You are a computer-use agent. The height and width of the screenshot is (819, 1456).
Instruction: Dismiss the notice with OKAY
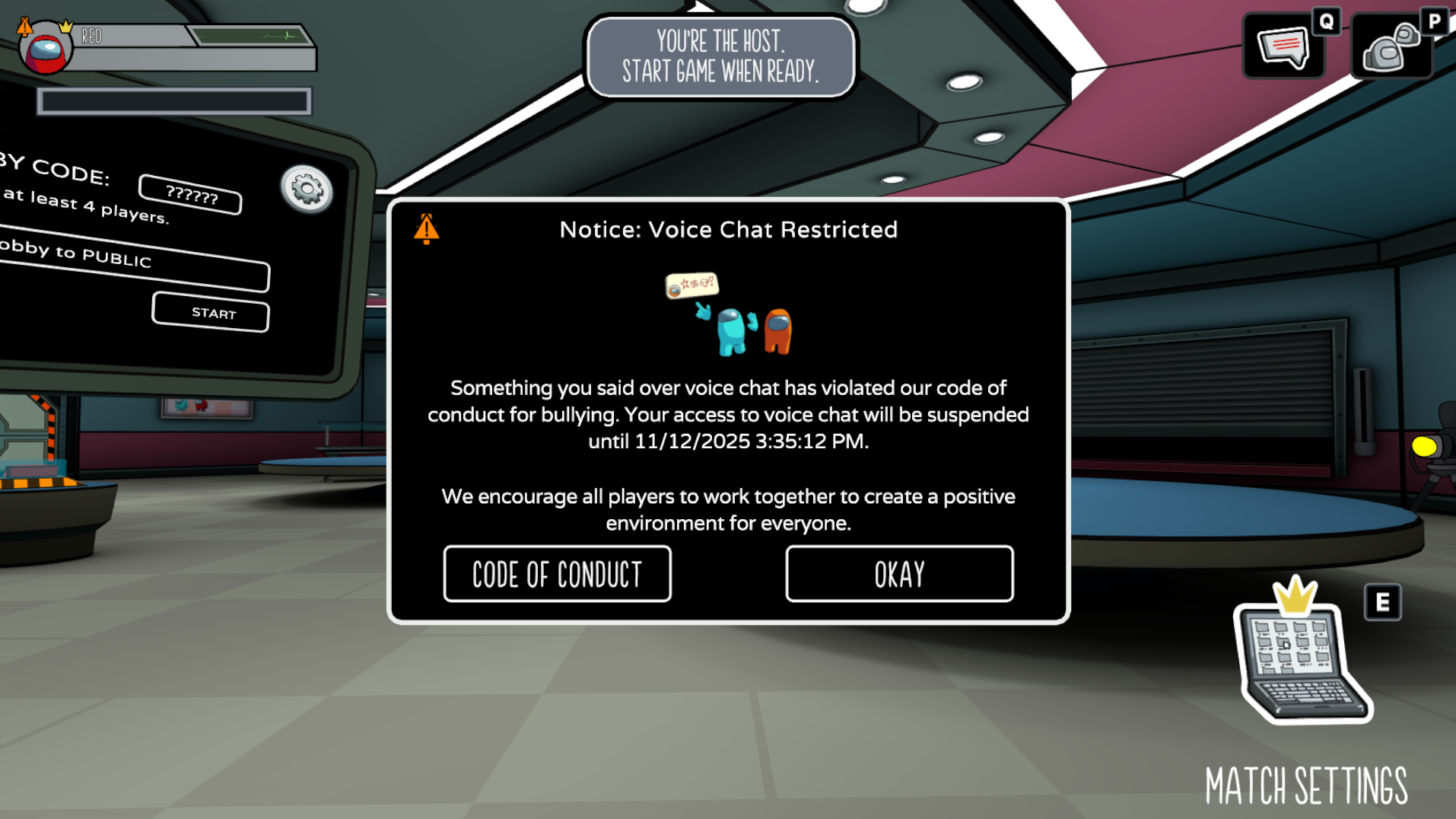(899, 574)
